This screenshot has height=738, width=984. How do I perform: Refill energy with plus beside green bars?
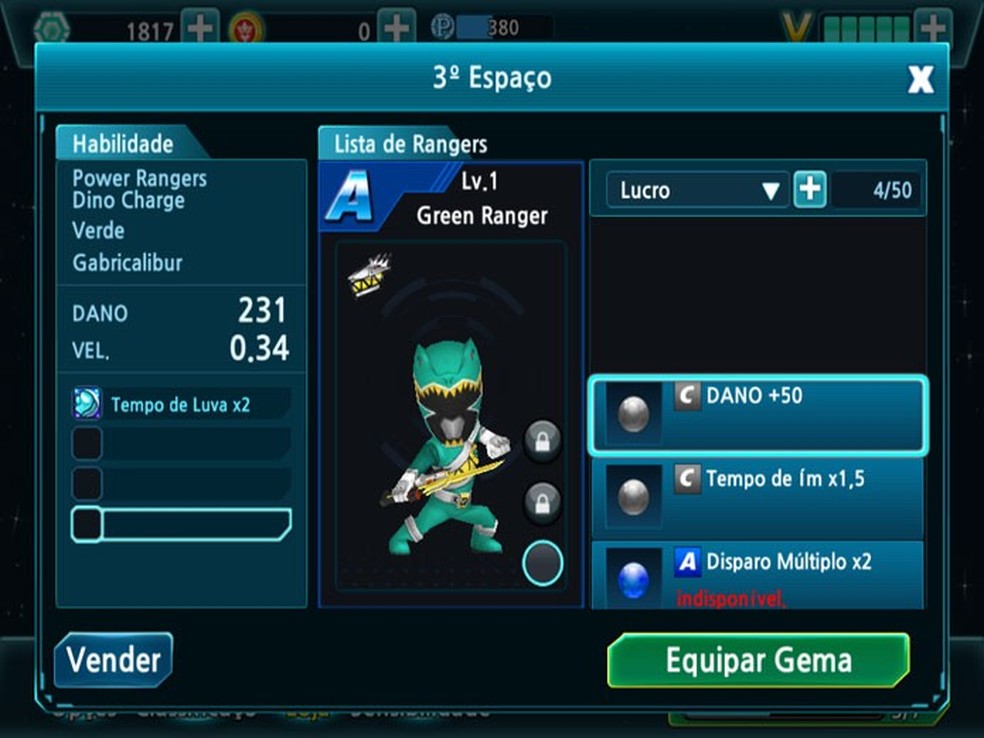tap(932, 28)
